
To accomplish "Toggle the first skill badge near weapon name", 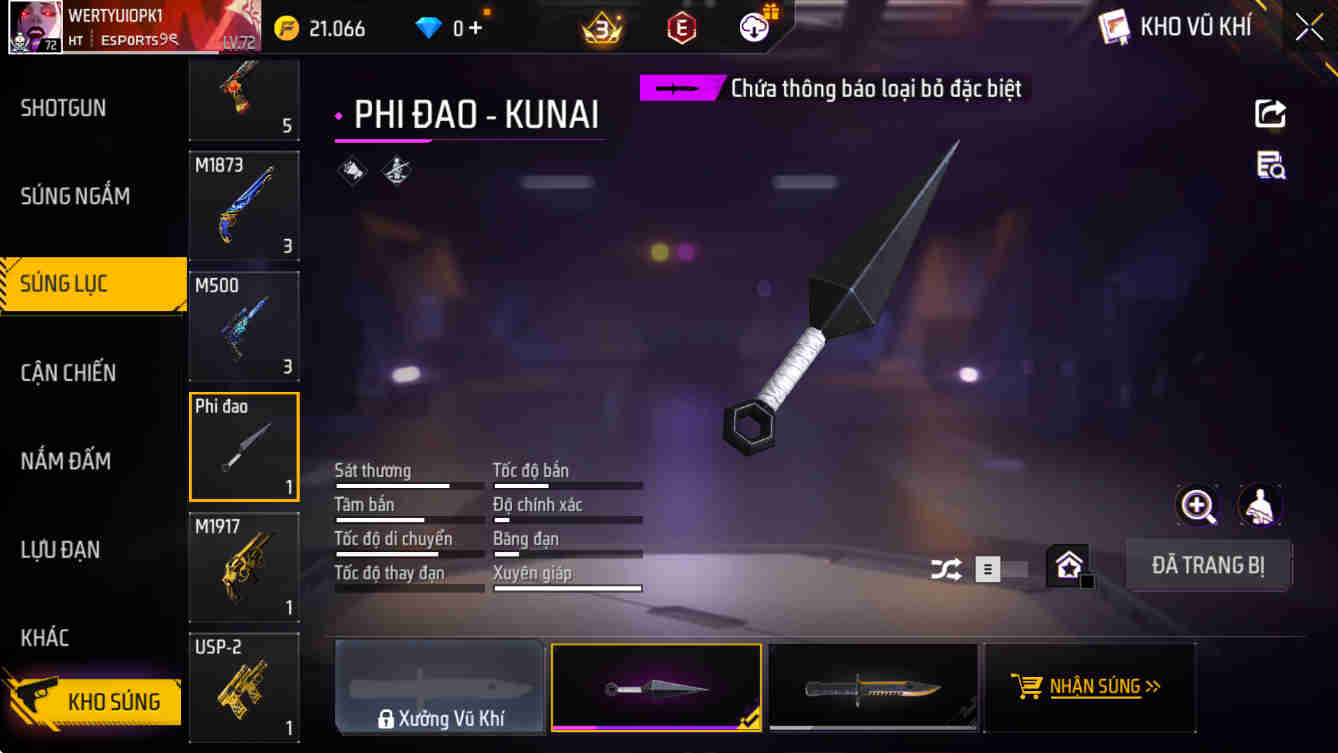I will pyautogui.click(x=351, y=171).
